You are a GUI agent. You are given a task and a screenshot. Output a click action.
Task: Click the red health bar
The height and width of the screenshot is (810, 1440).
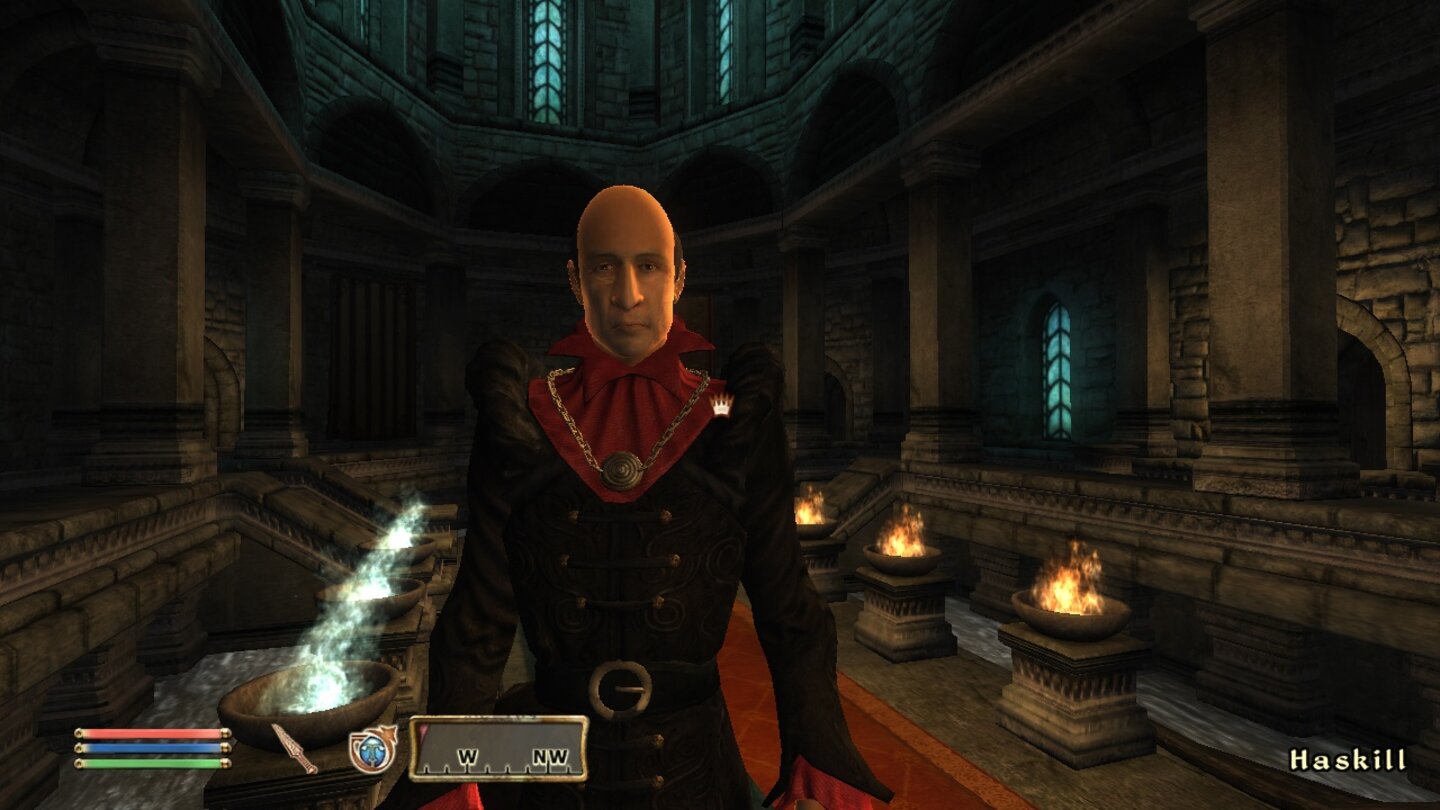pos(150,733)
